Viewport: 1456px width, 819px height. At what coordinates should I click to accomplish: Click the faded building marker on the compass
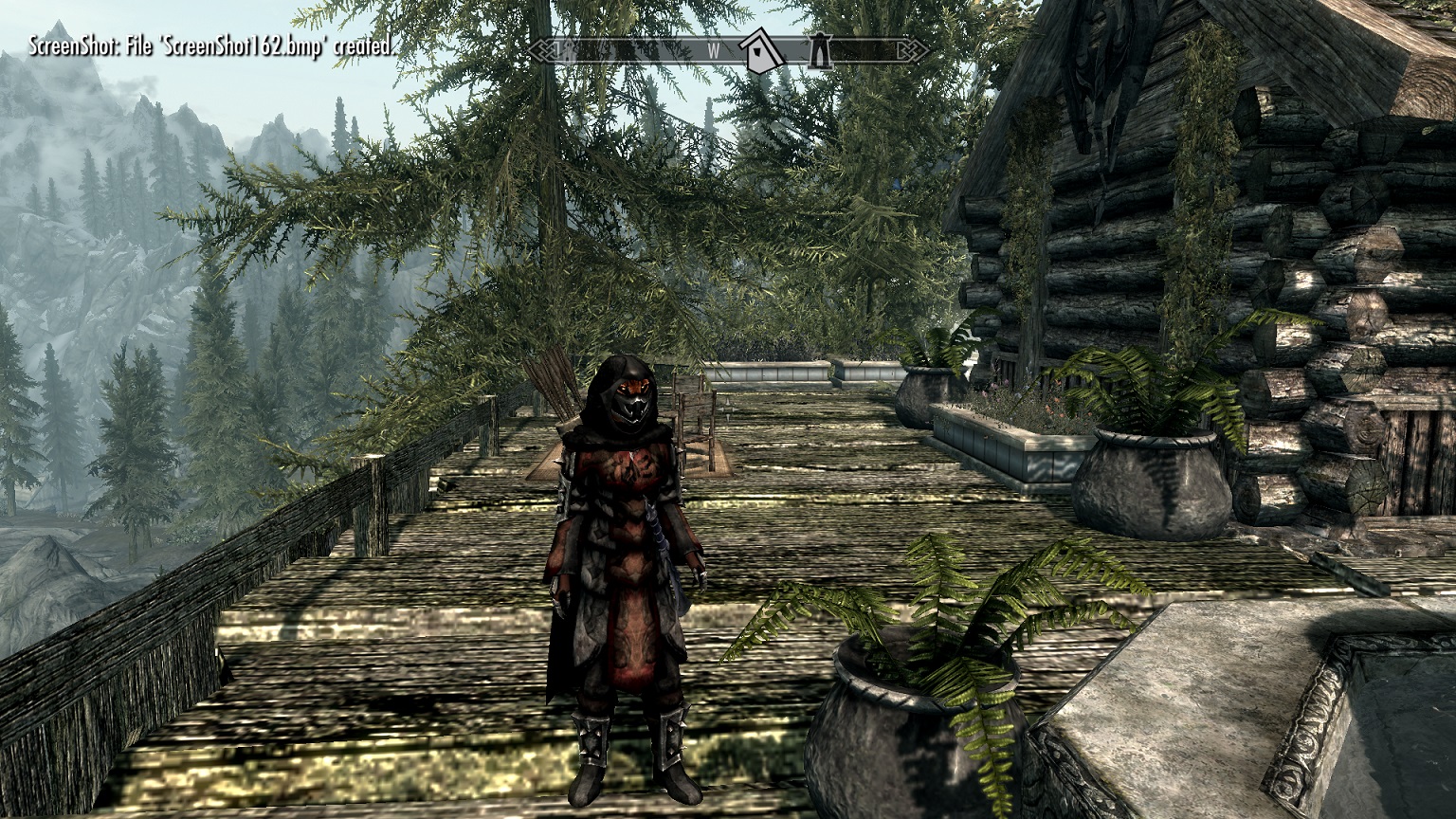pyautogui.click(x=569, y=49)
